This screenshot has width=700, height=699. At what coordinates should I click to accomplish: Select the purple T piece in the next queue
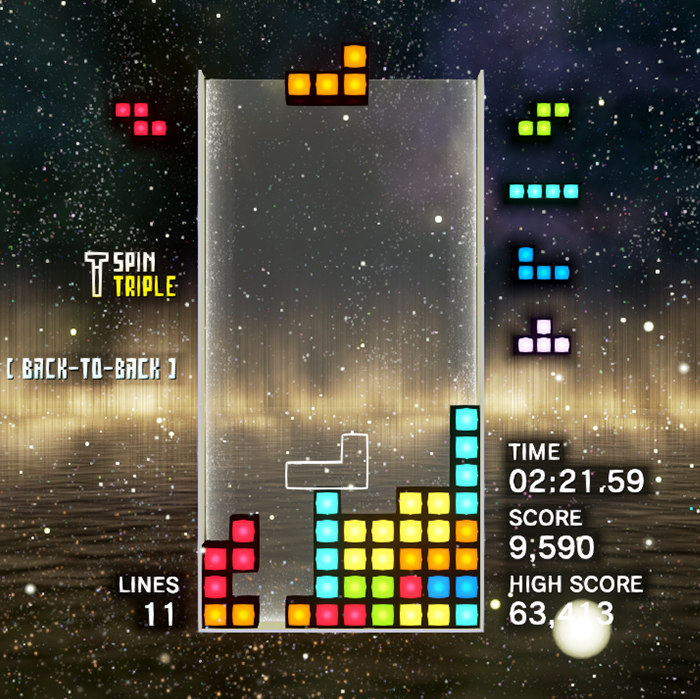(543, 338)
